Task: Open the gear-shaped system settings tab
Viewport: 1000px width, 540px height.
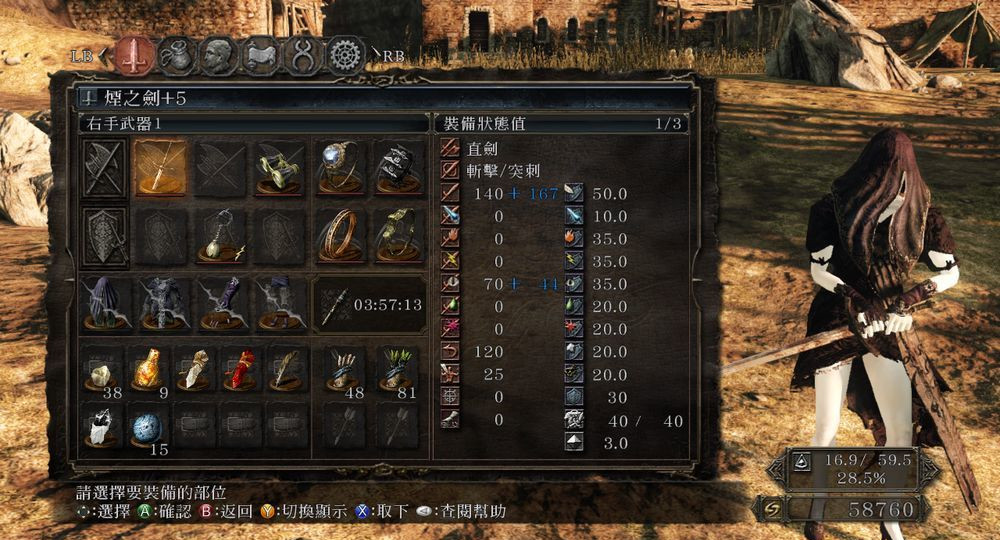Action: click(346, 56)
